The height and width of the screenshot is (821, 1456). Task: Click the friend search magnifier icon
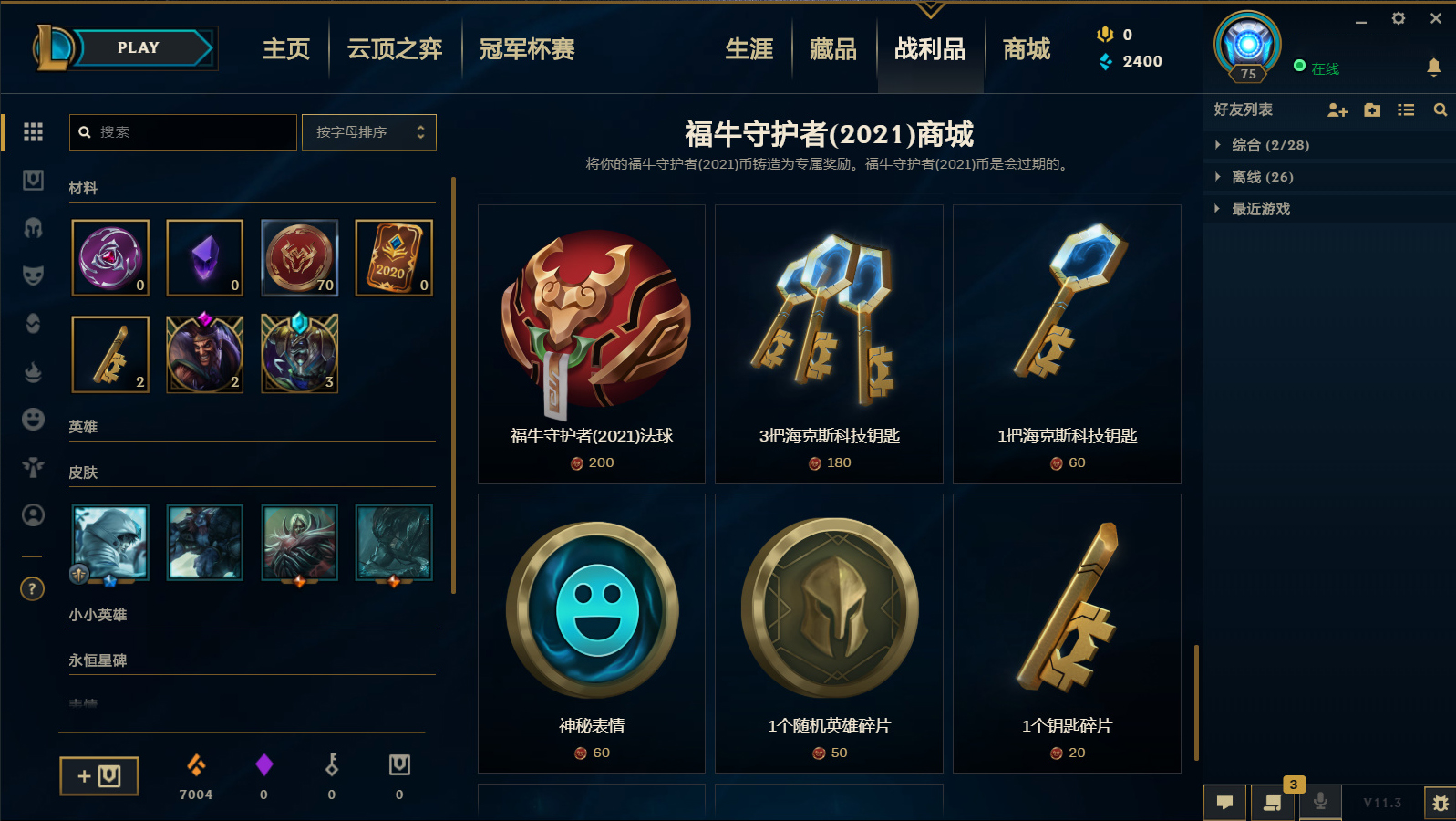click(x=1441, y=109)
